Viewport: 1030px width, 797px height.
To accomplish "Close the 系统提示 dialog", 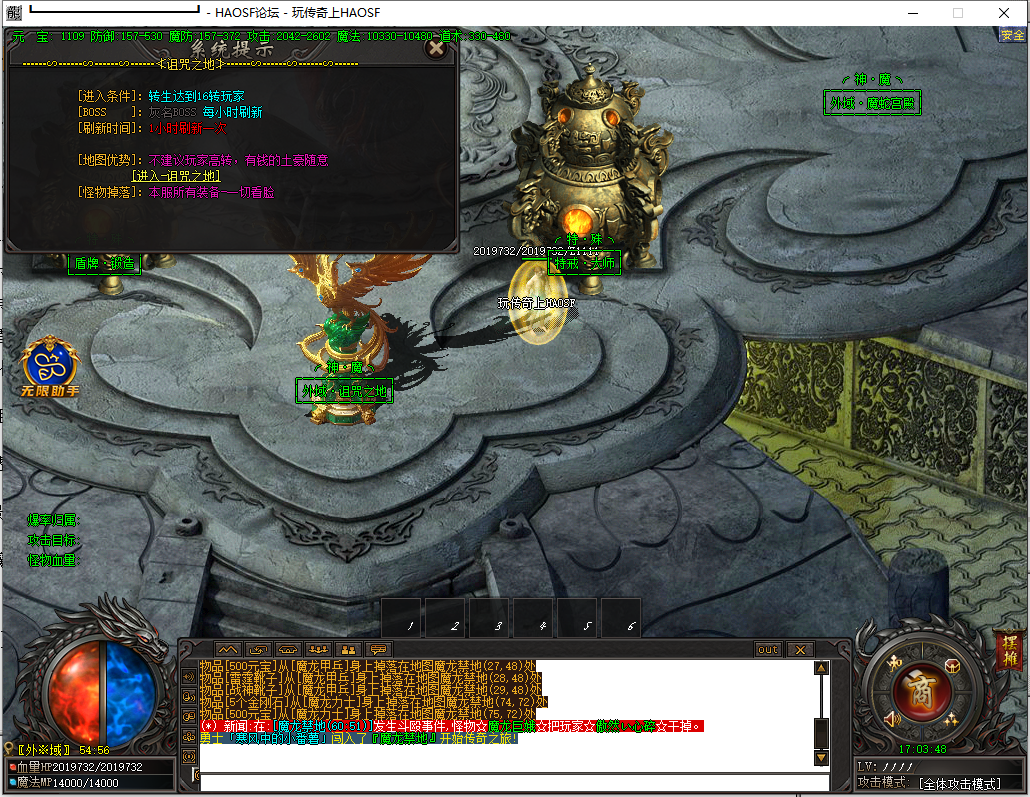I will (x=436, y=47).
